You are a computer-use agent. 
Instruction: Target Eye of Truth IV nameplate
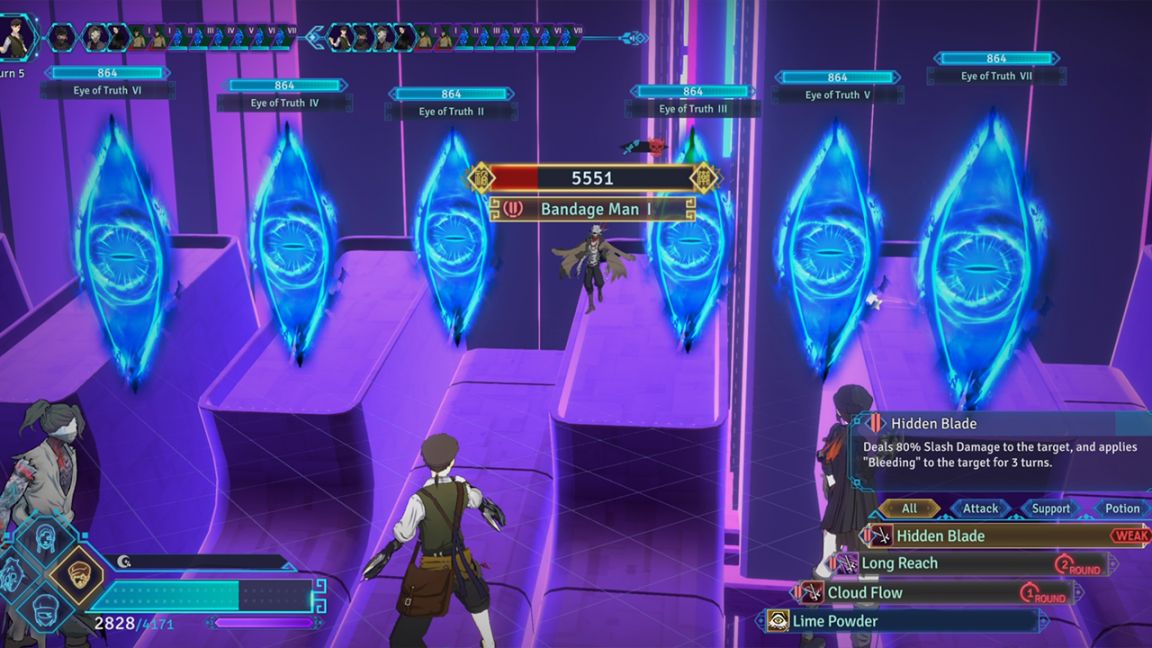285,103
